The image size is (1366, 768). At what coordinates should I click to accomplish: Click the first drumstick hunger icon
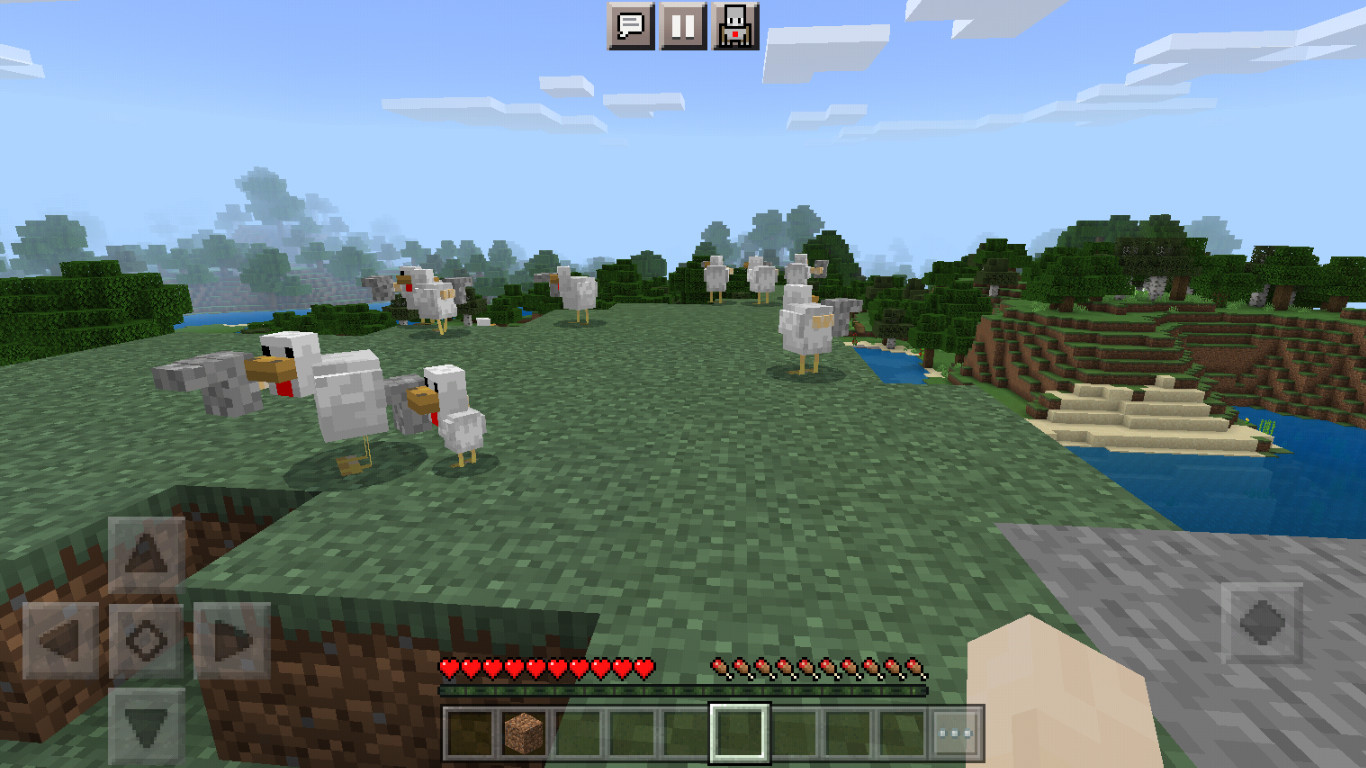(x=719, y=666)
